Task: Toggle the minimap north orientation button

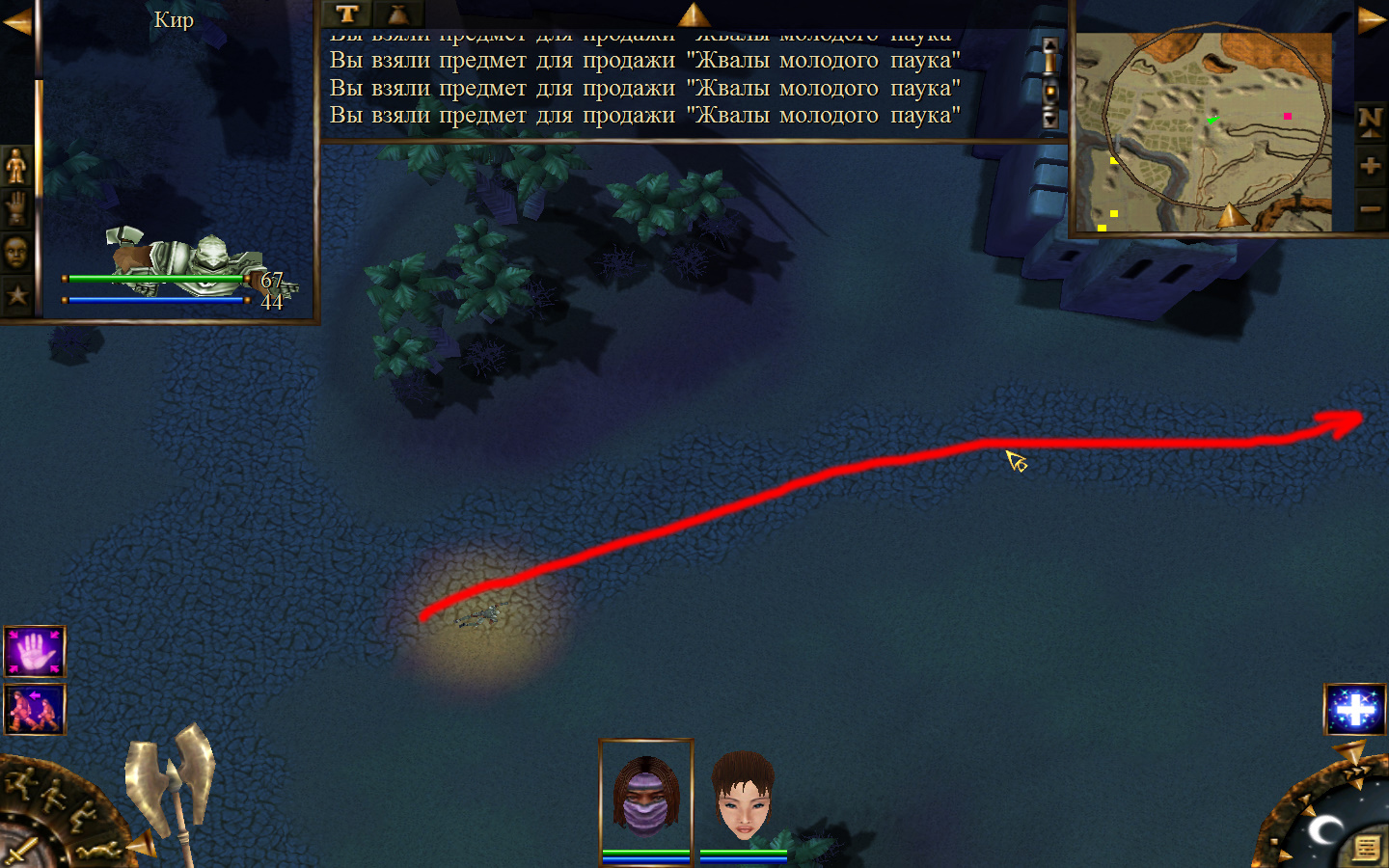Action: point(1370,121)
